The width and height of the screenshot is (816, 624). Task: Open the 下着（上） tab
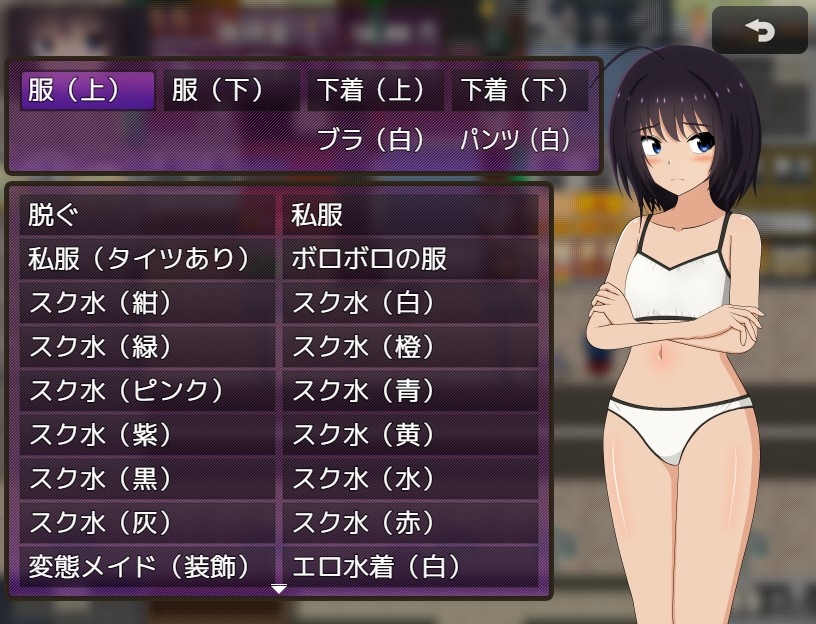coord(376,91)
